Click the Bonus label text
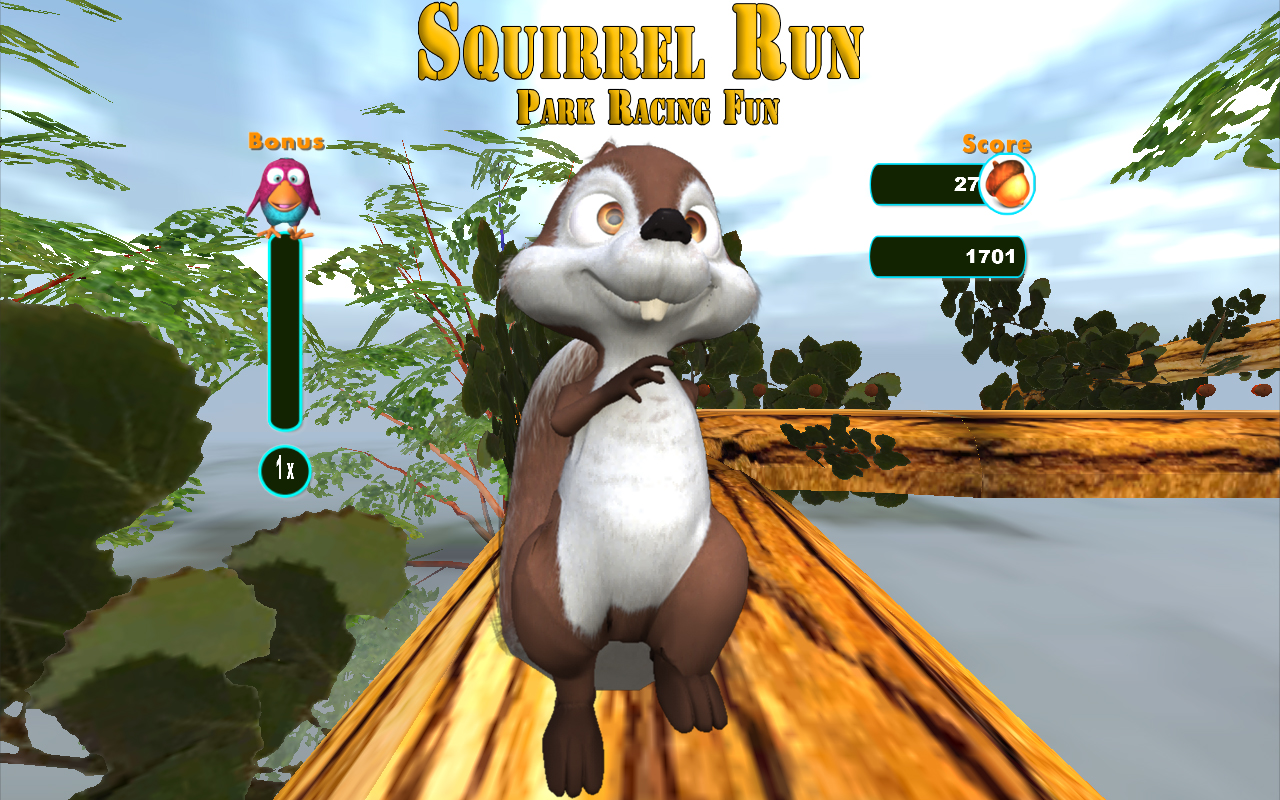The width and height of the screenshot is (1280, 800). 284,142
